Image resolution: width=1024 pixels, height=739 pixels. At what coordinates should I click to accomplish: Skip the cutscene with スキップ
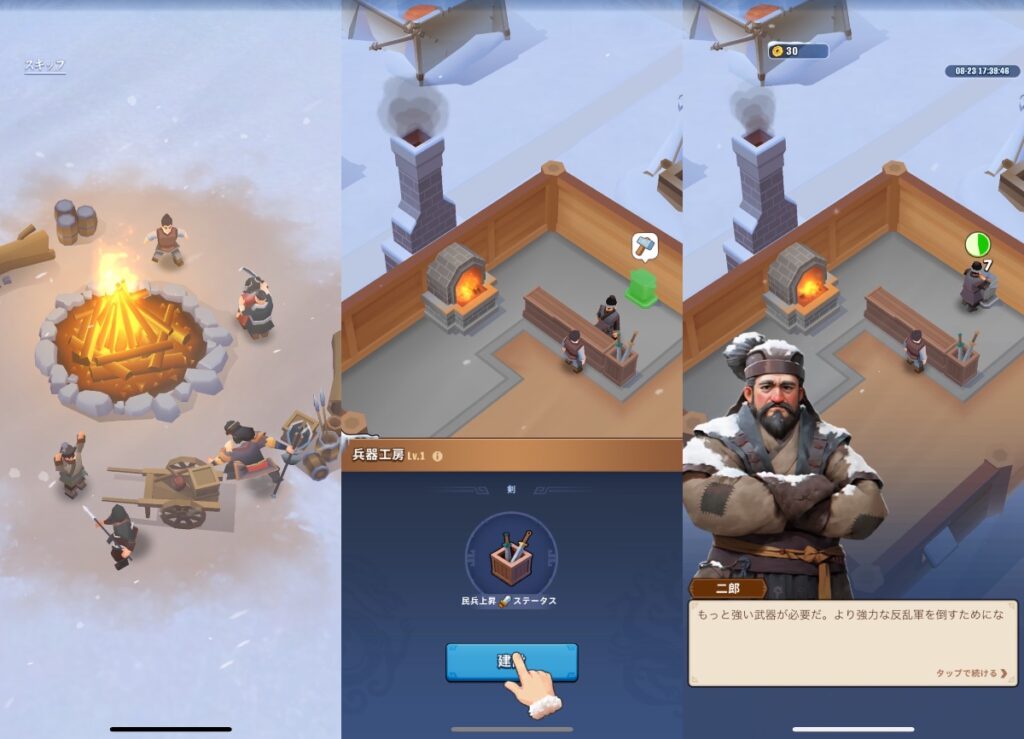(x=45, y=66)
